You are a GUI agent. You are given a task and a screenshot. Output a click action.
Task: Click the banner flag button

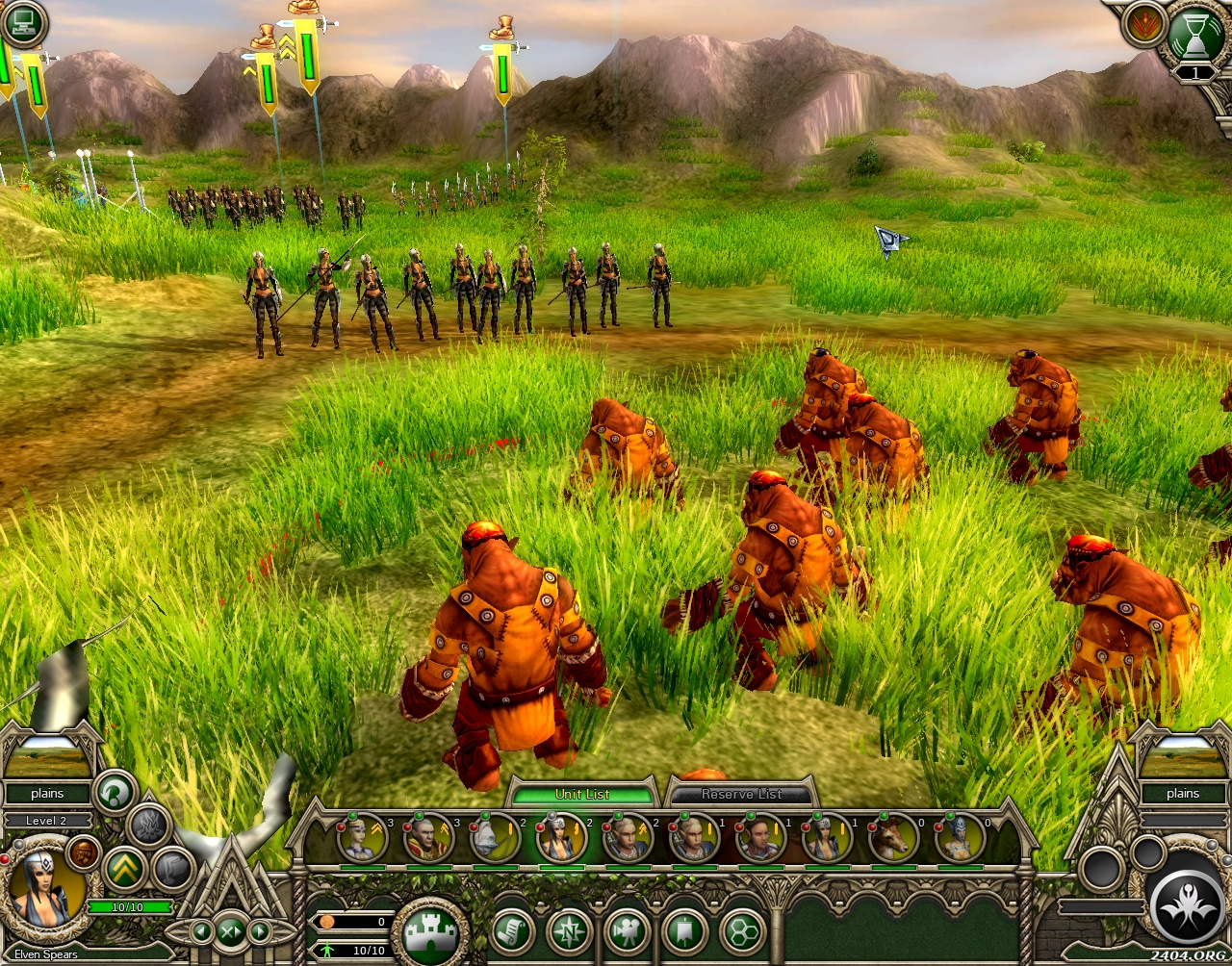[x=684, y=931]
